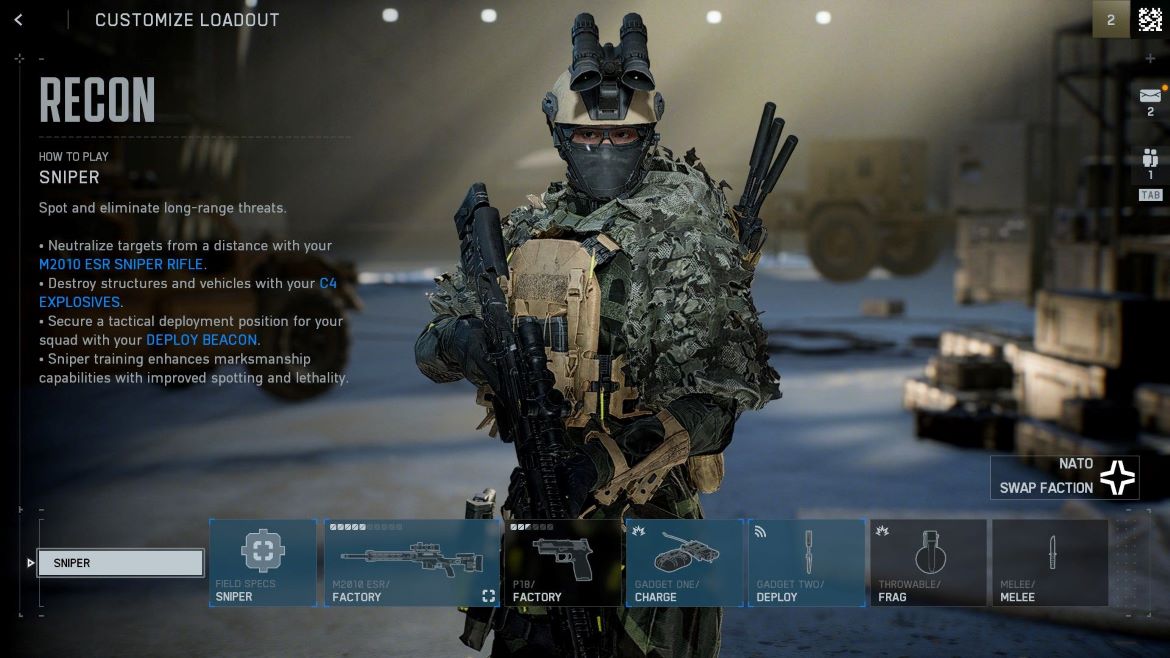Select the Gadget Two Deploy slot
The image size is (1170, 658).
(806, 562)
